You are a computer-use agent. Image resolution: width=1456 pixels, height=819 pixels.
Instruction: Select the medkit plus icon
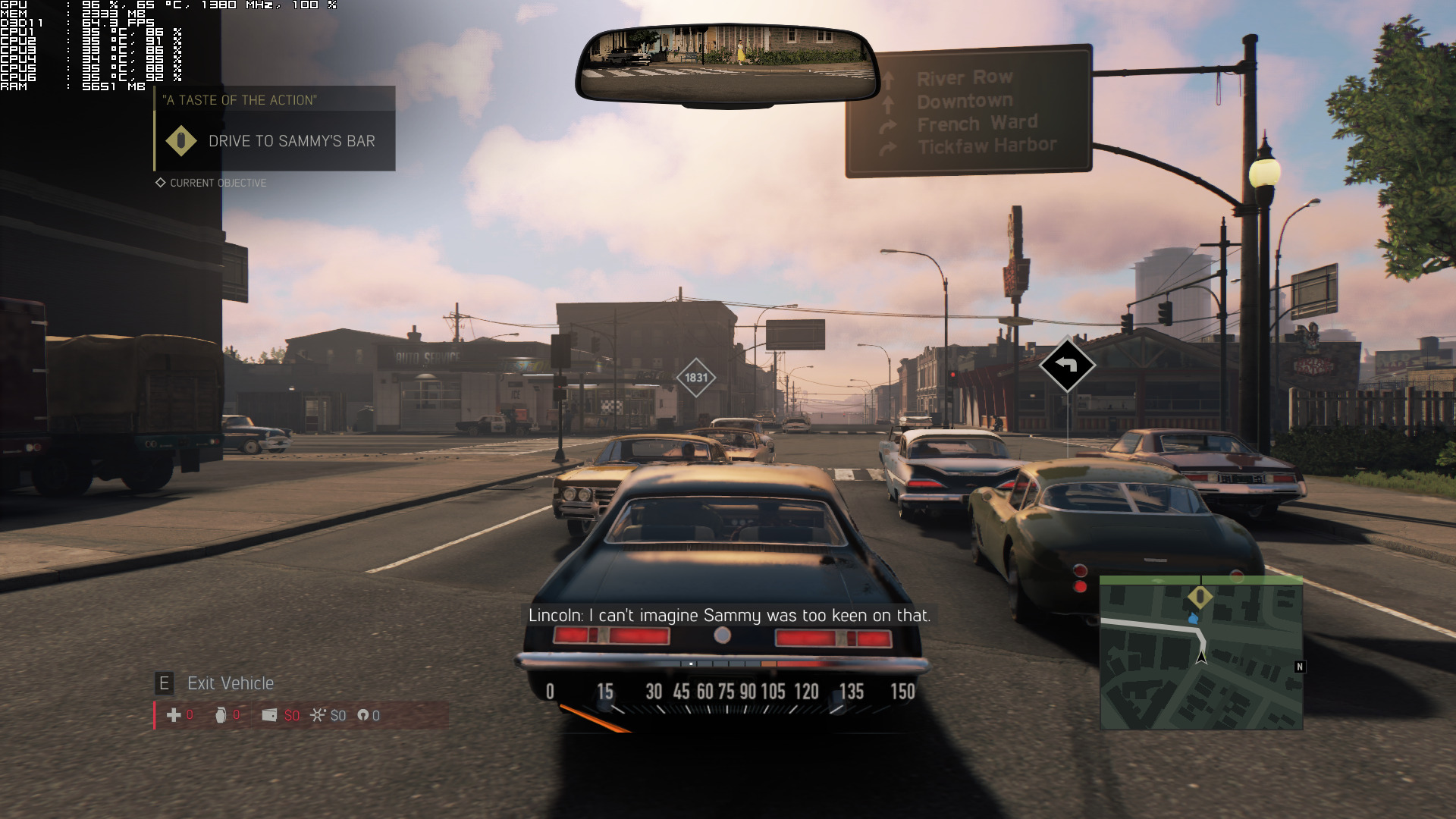click(x=174, y=715)
